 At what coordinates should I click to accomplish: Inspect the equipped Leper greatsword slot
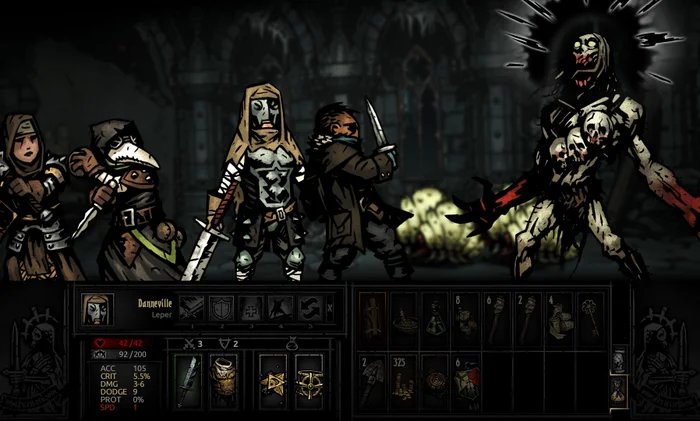point(190,381)
